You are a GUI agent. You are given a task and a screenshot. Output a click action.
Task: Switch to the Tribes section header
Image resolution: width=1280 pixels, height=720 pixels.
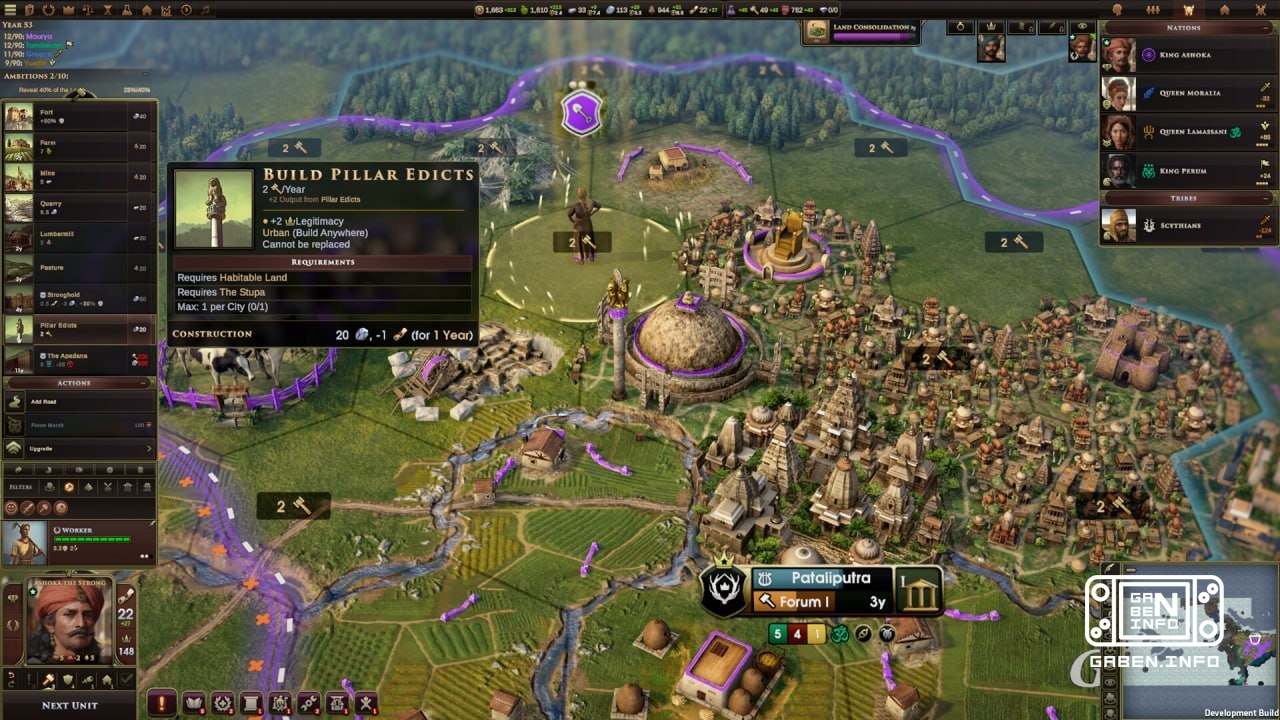tap(1187, 197)
